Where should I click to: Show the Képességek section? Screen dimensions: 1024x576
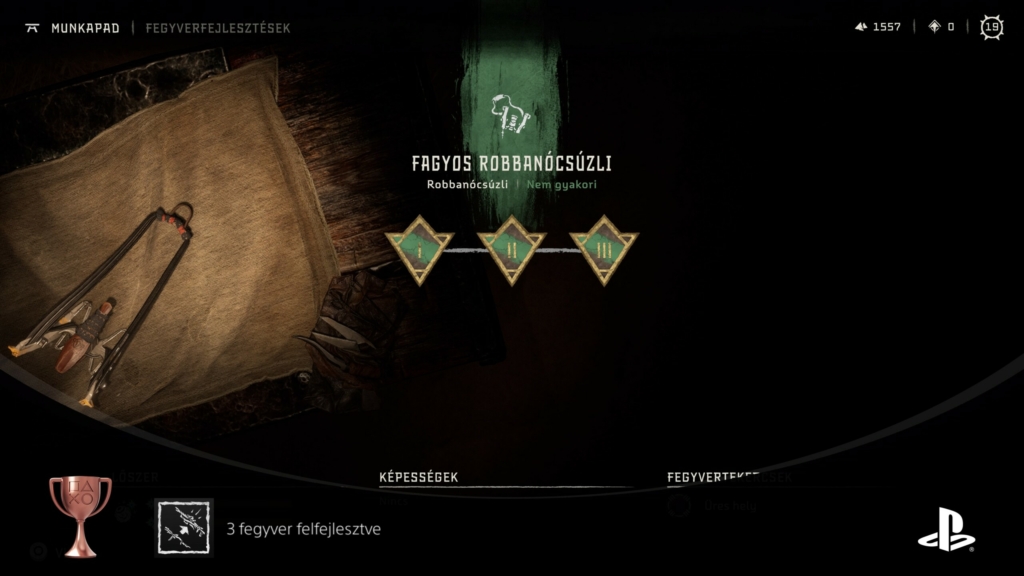418,477
